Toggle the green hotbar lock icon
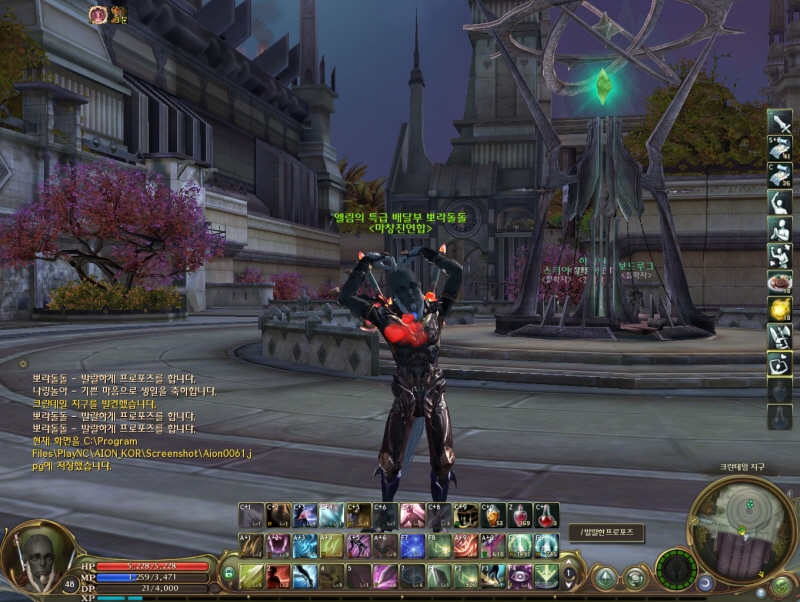Viewport: 800px width, 602px height. (x=228, y=573)
